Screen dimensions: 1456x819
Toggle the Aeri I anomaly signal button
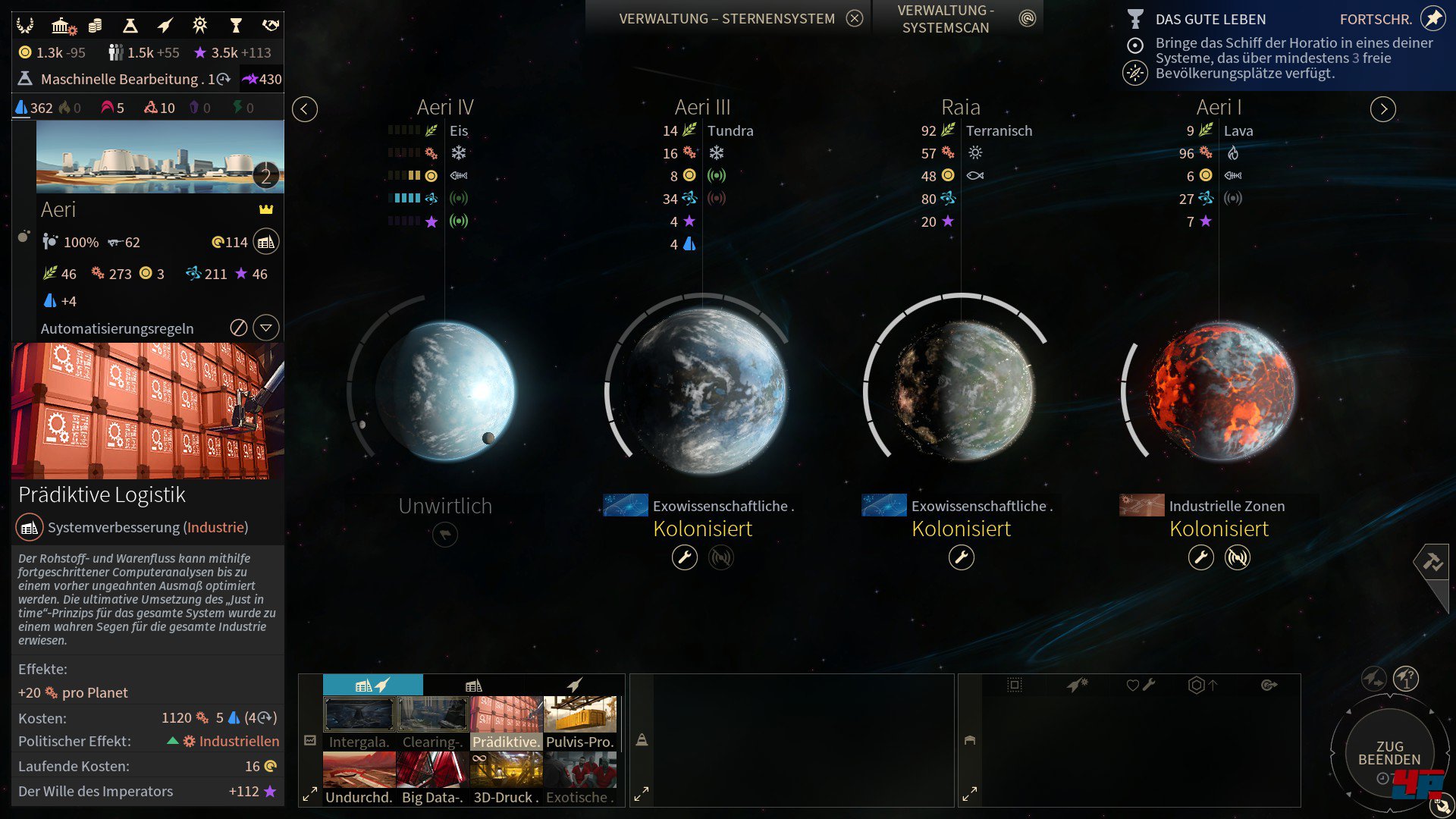click(1237, 558)
